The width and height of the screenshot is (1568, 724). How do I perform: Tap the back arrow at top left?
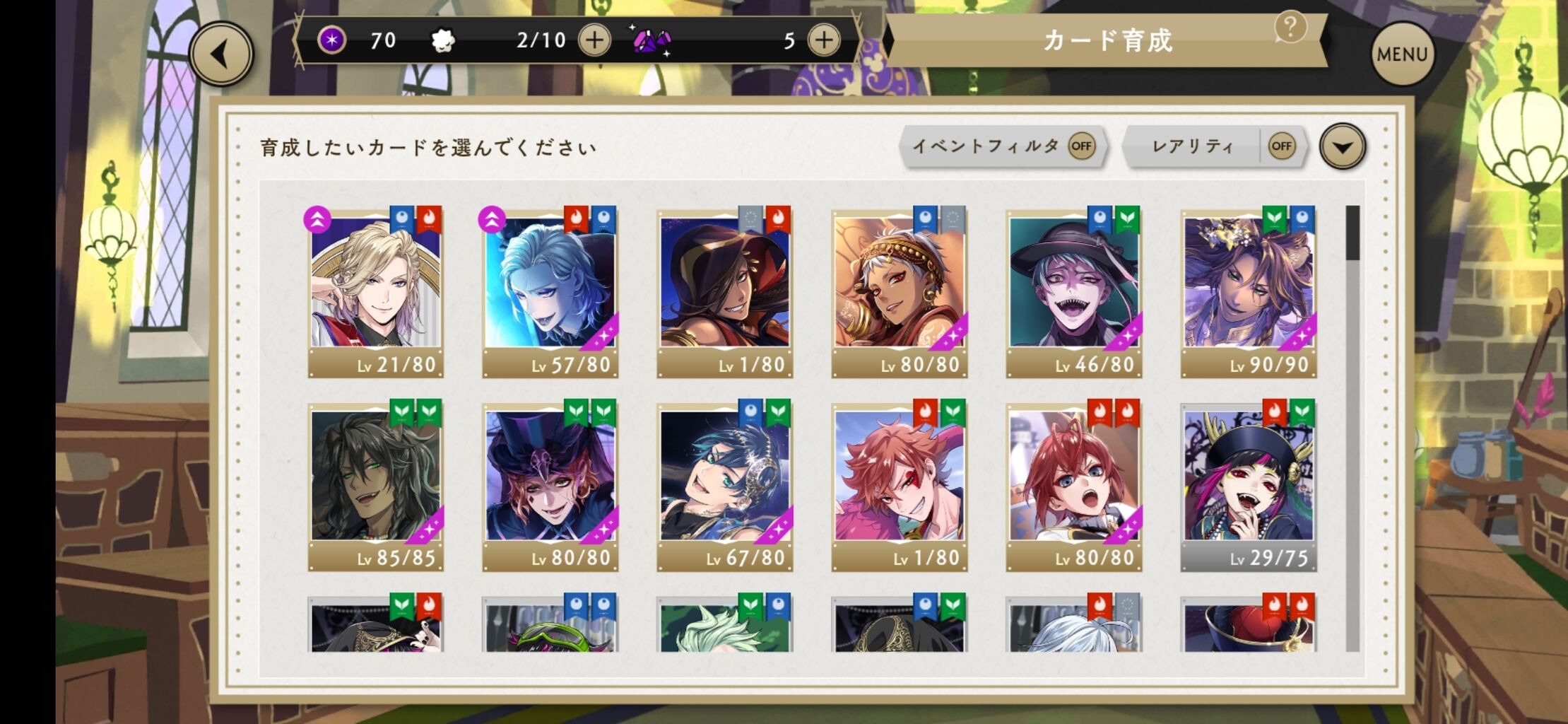point(220,52)
